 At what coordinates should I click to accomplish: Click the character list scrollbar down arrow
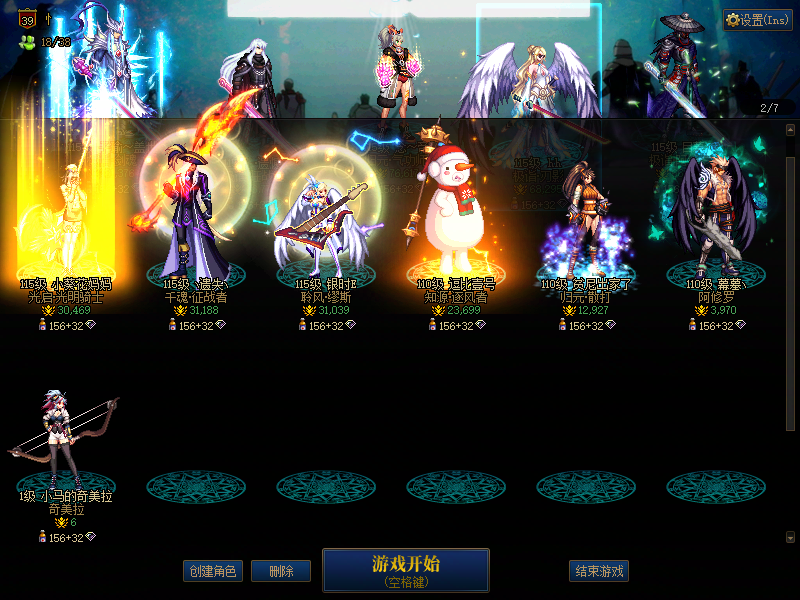point(790,537)
